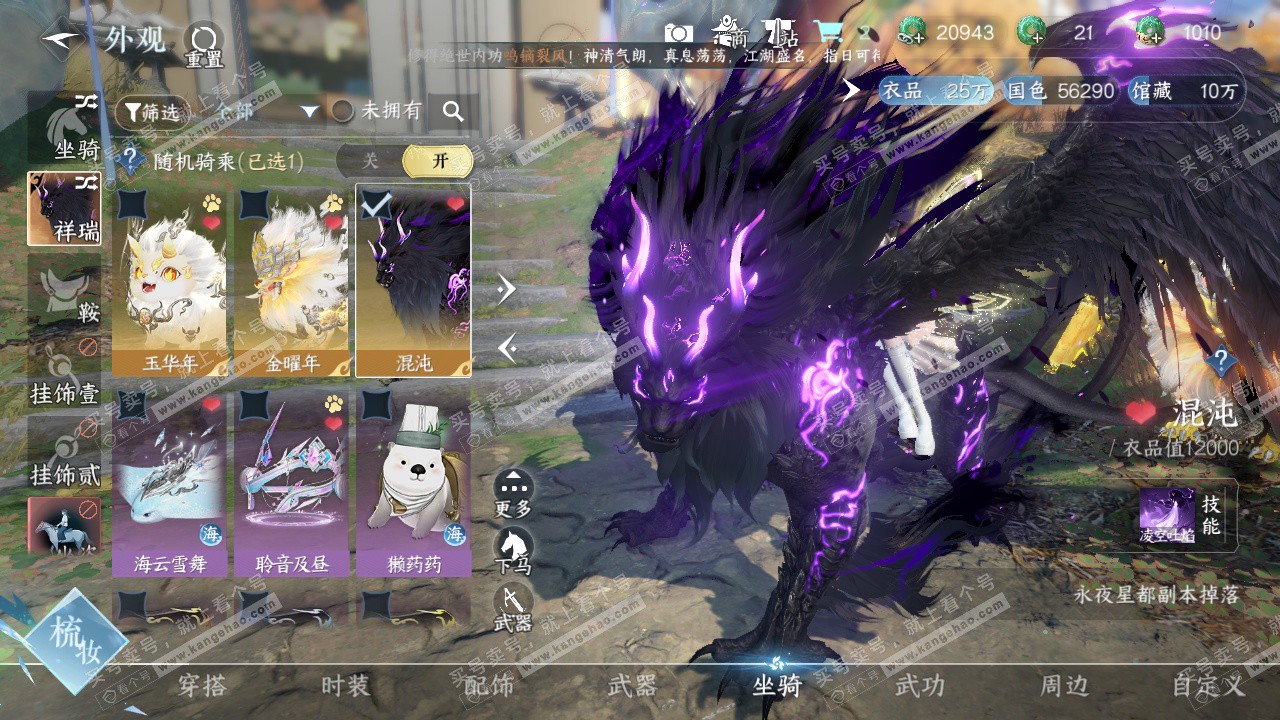Choose the 金曜年 mount card
The image size is (1280, 720).
292,280
